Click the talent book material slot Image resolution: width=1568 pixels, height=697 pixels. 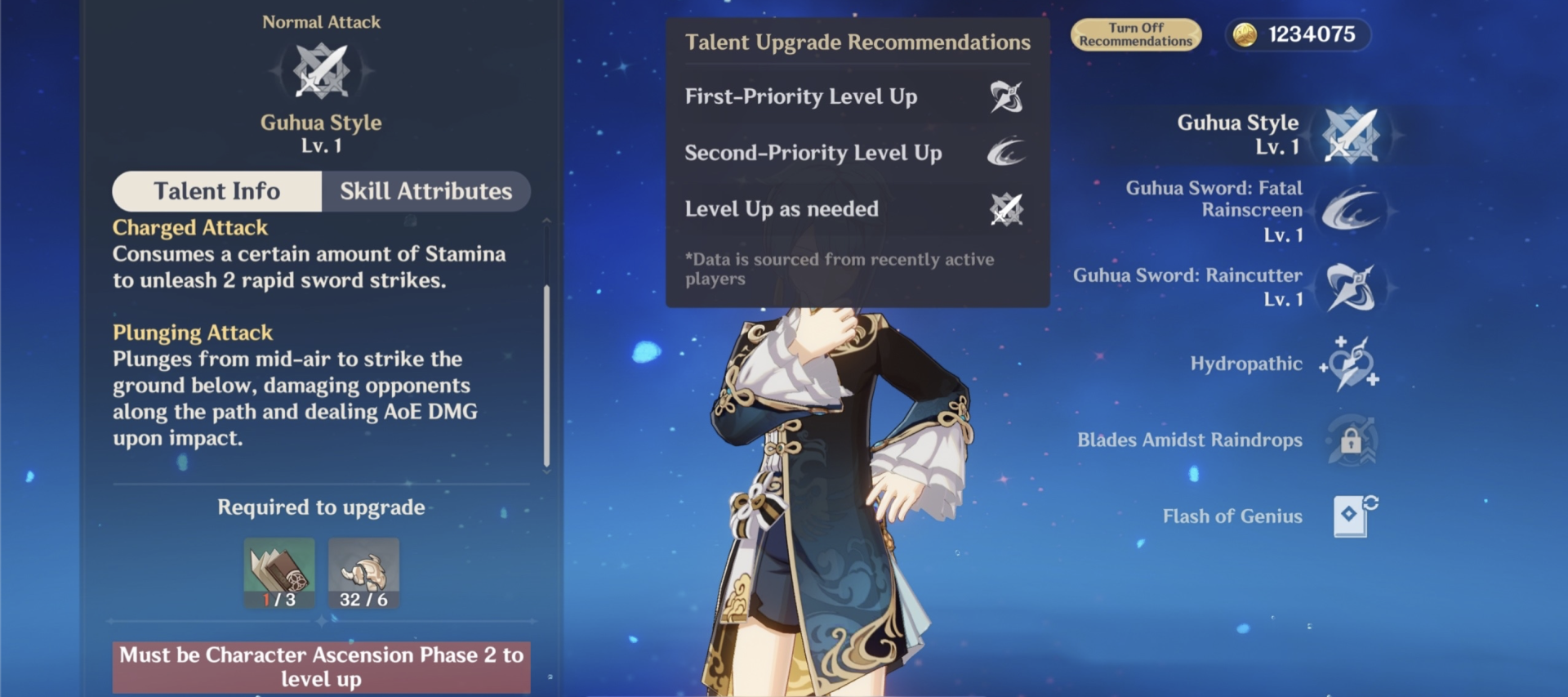point(279,573)
